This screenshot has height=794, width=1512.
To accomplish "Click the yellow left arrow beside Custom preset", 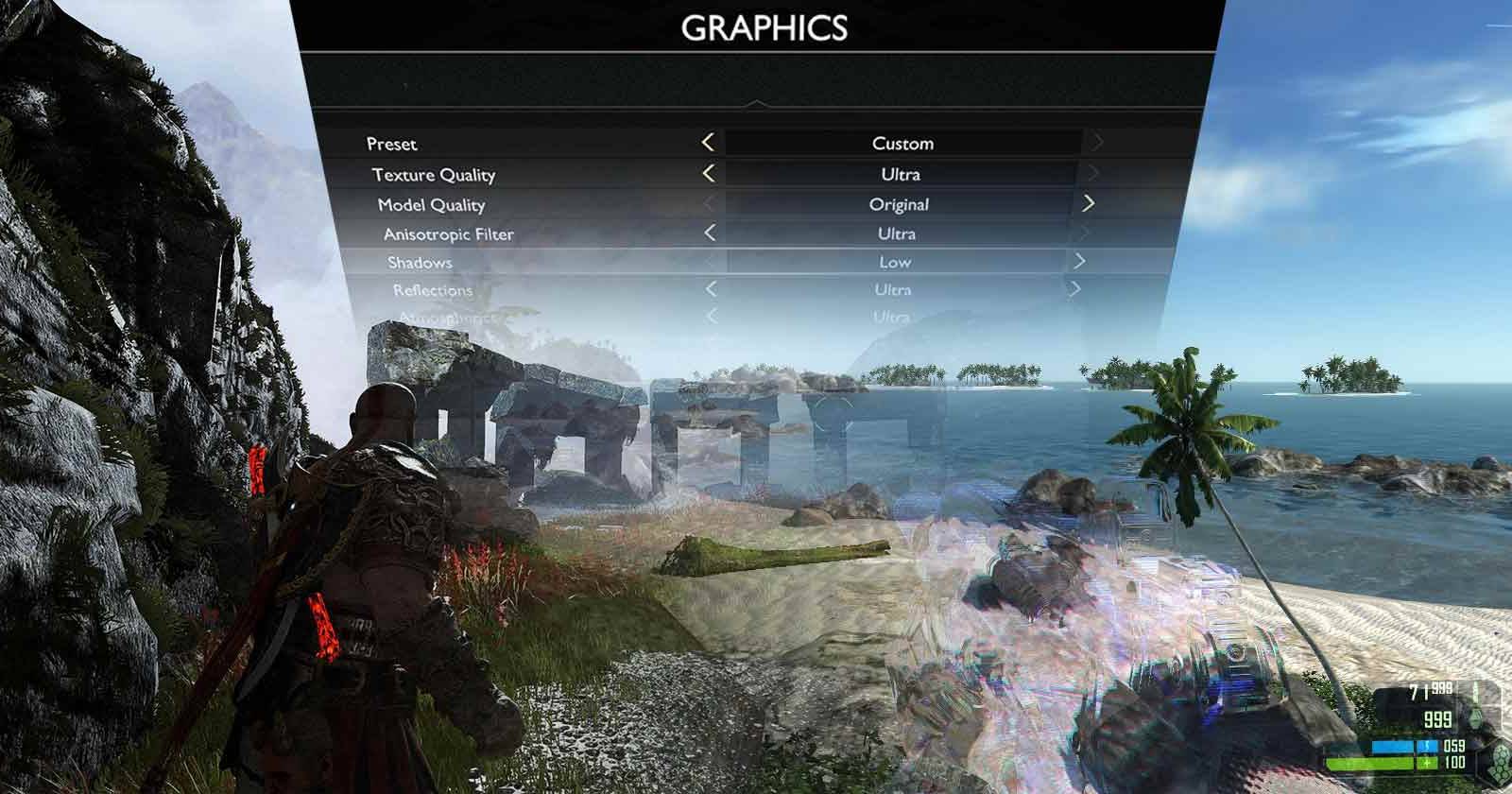I will click(x=708, y=144).
